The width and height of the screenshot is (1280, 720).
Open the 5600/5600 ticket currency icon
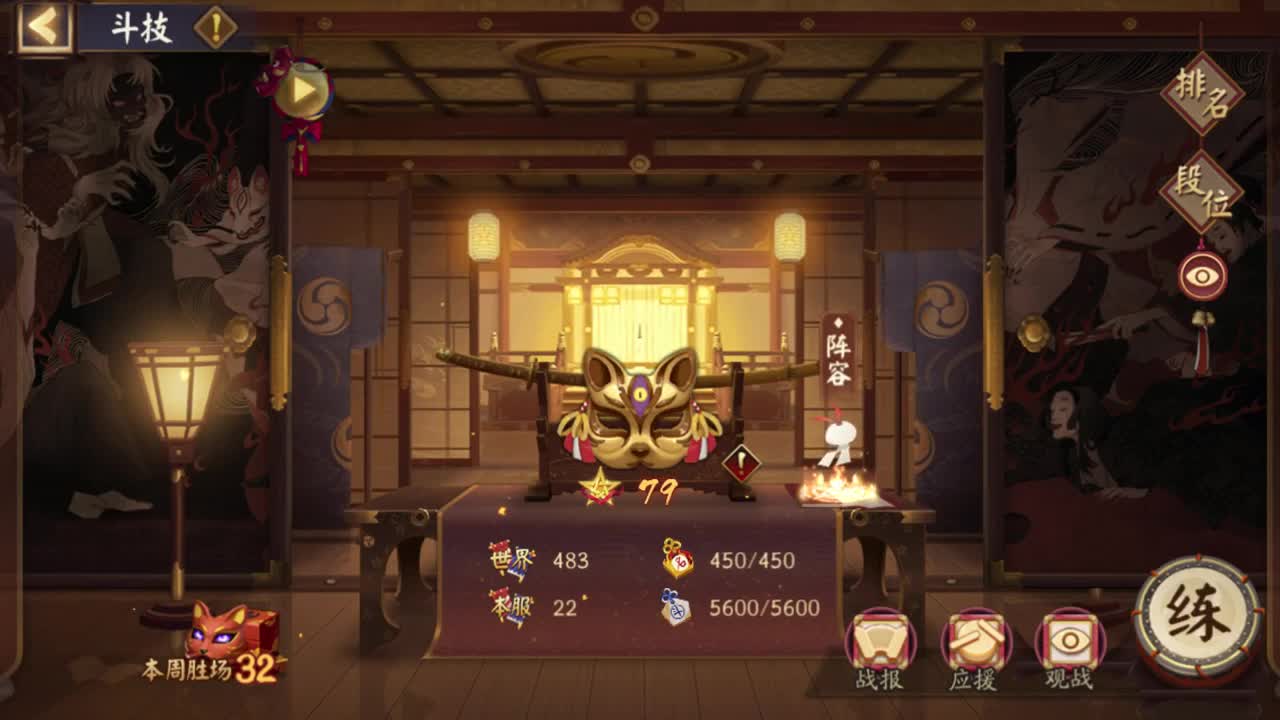[676, 605]
